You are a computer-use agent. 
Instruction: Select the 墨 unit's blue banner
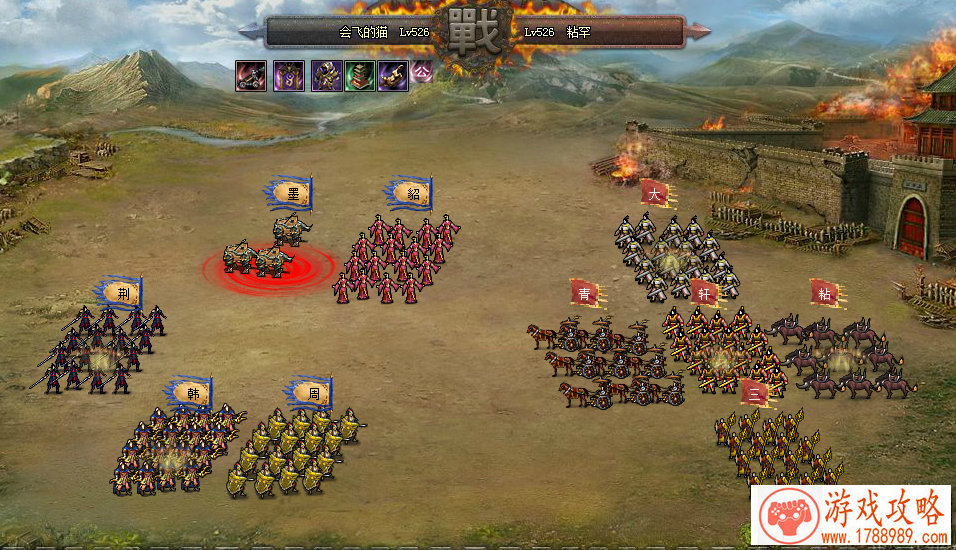(292, 193)
